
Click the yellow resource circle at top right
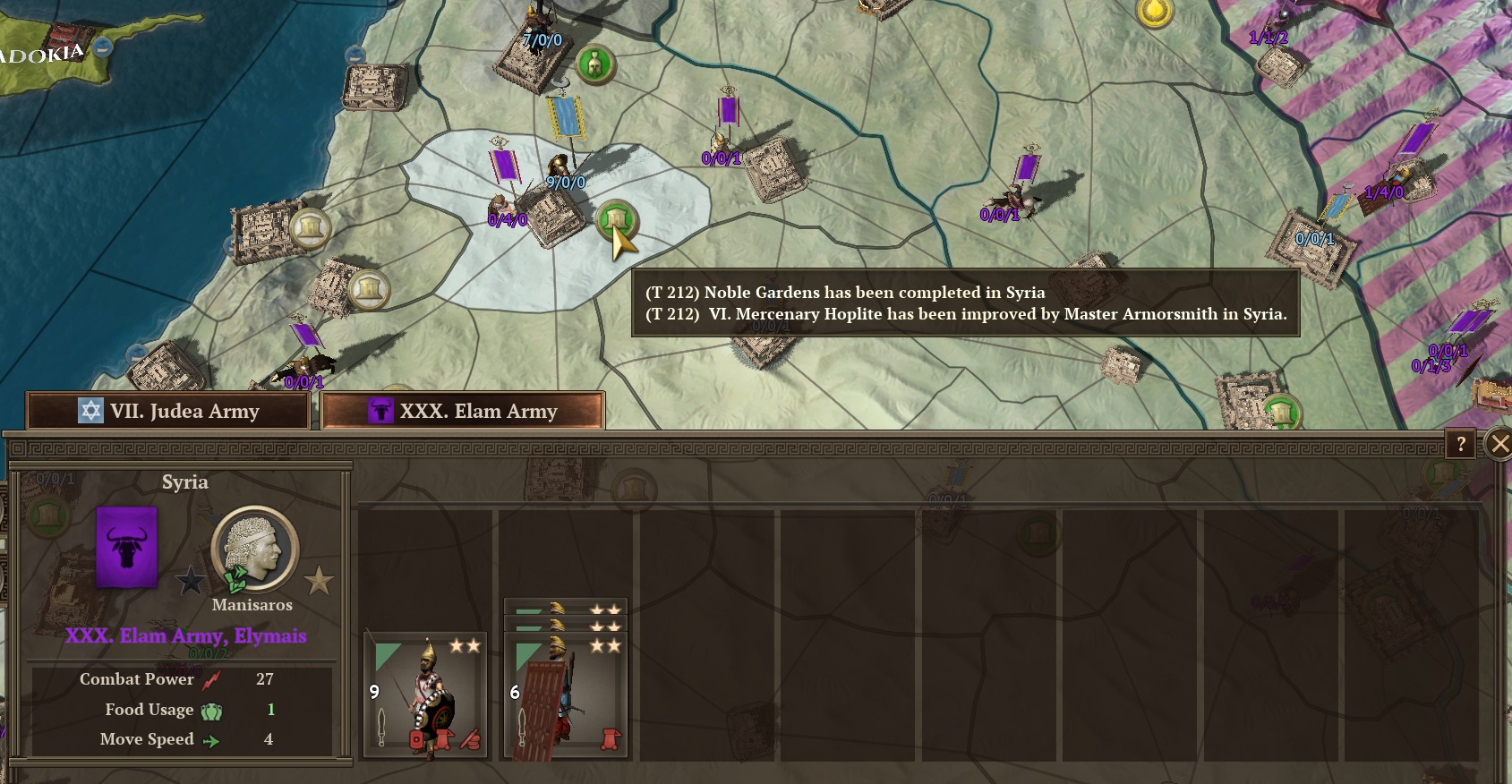[1157, 13]
